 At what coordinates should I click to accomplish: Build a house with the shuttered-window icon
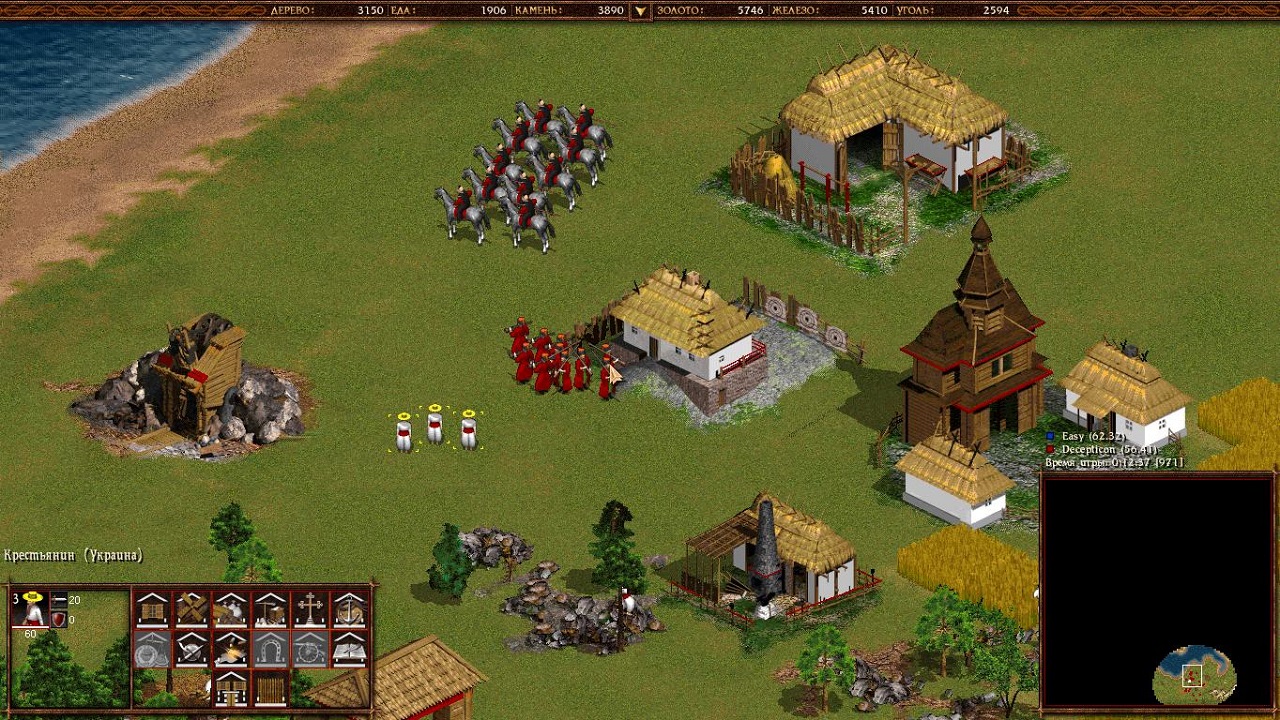pos(152,609)
